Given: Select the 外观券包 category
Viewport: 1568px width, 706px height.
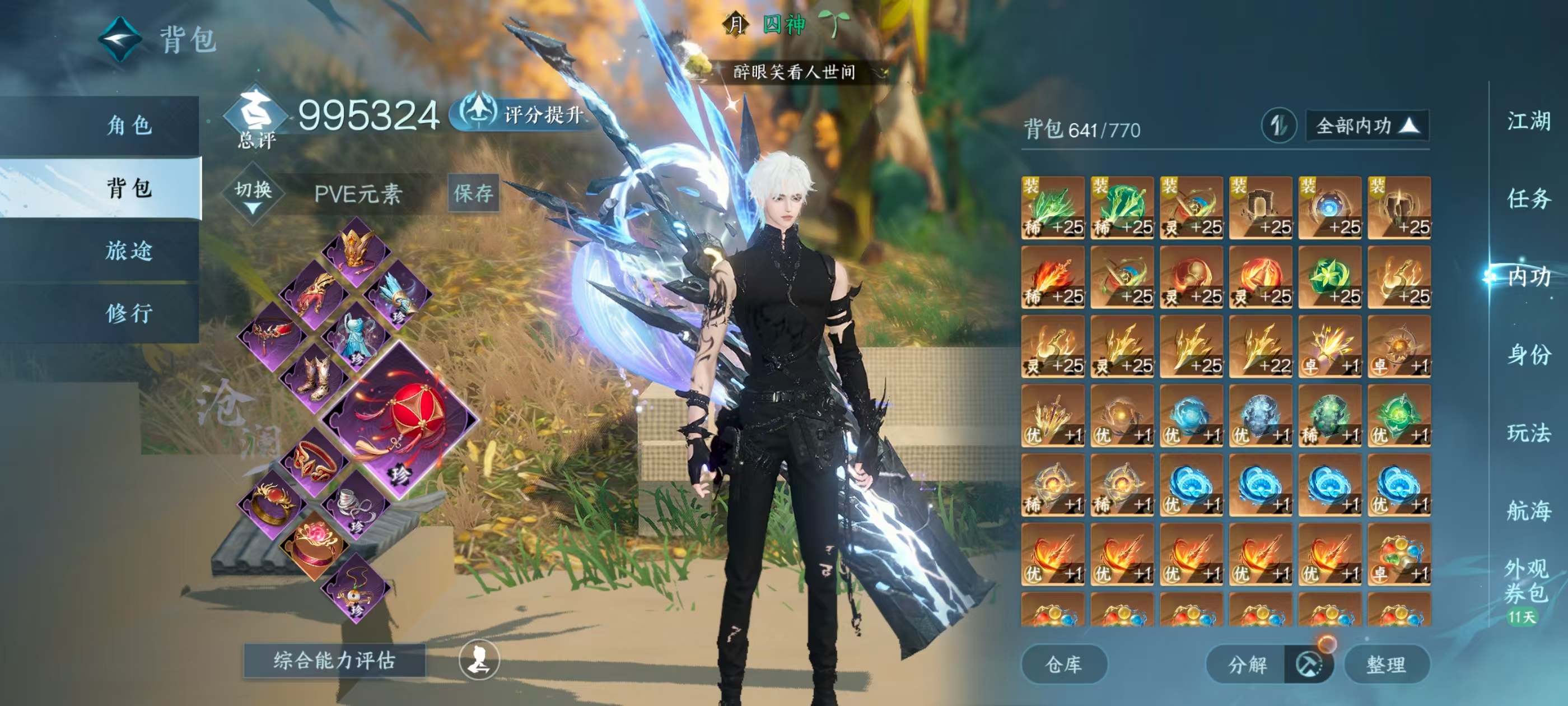Looking at the screenshot, I should coord(1525,581).
